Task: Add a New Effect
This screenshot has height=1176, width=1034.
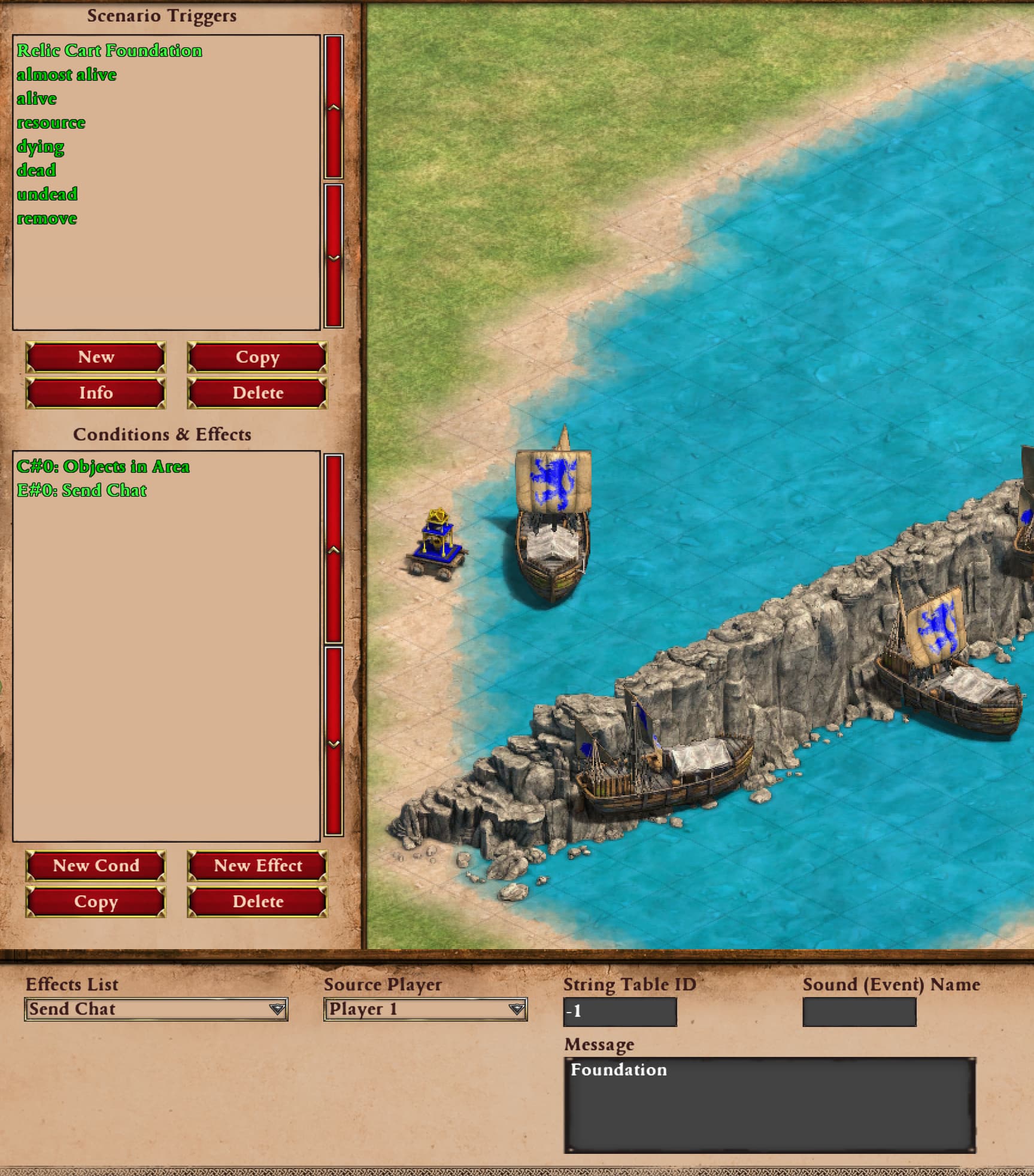Action: click(x=257, y=866)
